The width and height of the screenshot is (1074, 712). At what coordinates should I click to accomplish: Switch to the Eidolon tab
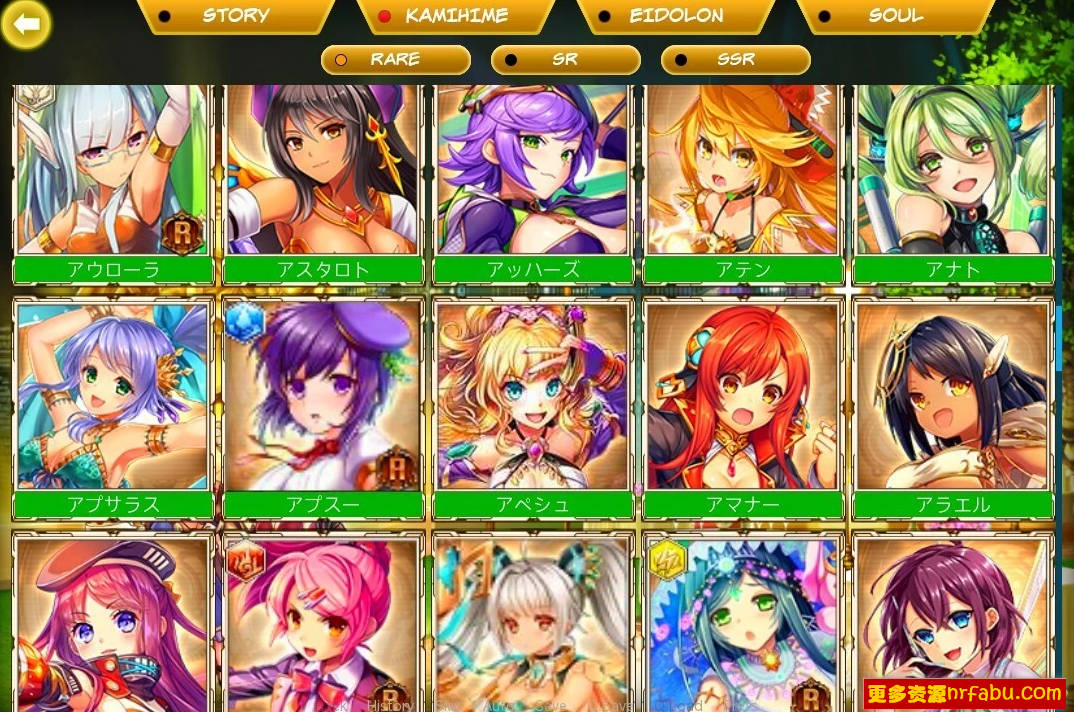tap(675, 15)
